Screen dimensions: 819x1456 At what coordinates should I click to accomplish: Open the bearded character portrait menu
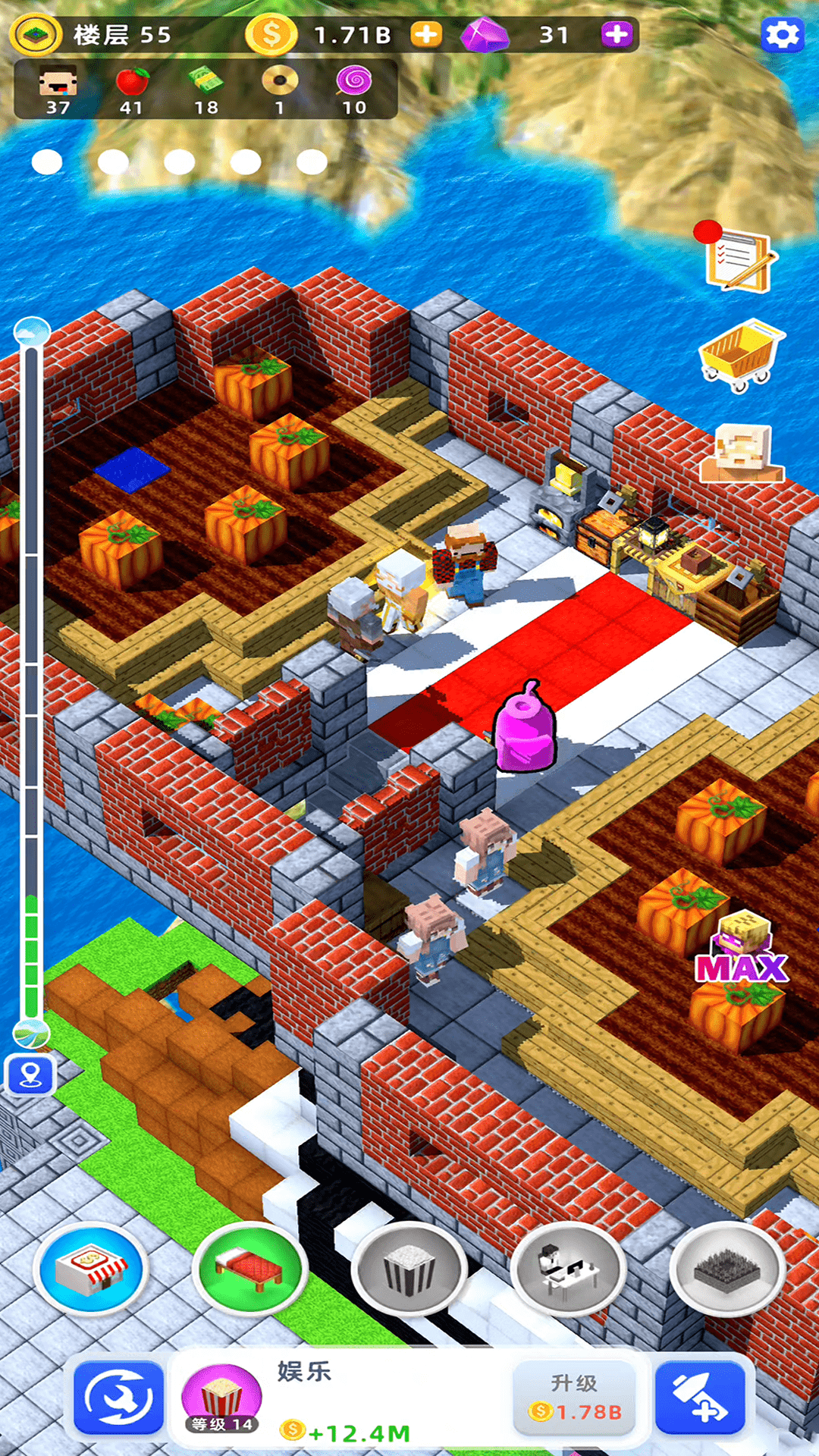pyautogui.click(x=742, y=453)
